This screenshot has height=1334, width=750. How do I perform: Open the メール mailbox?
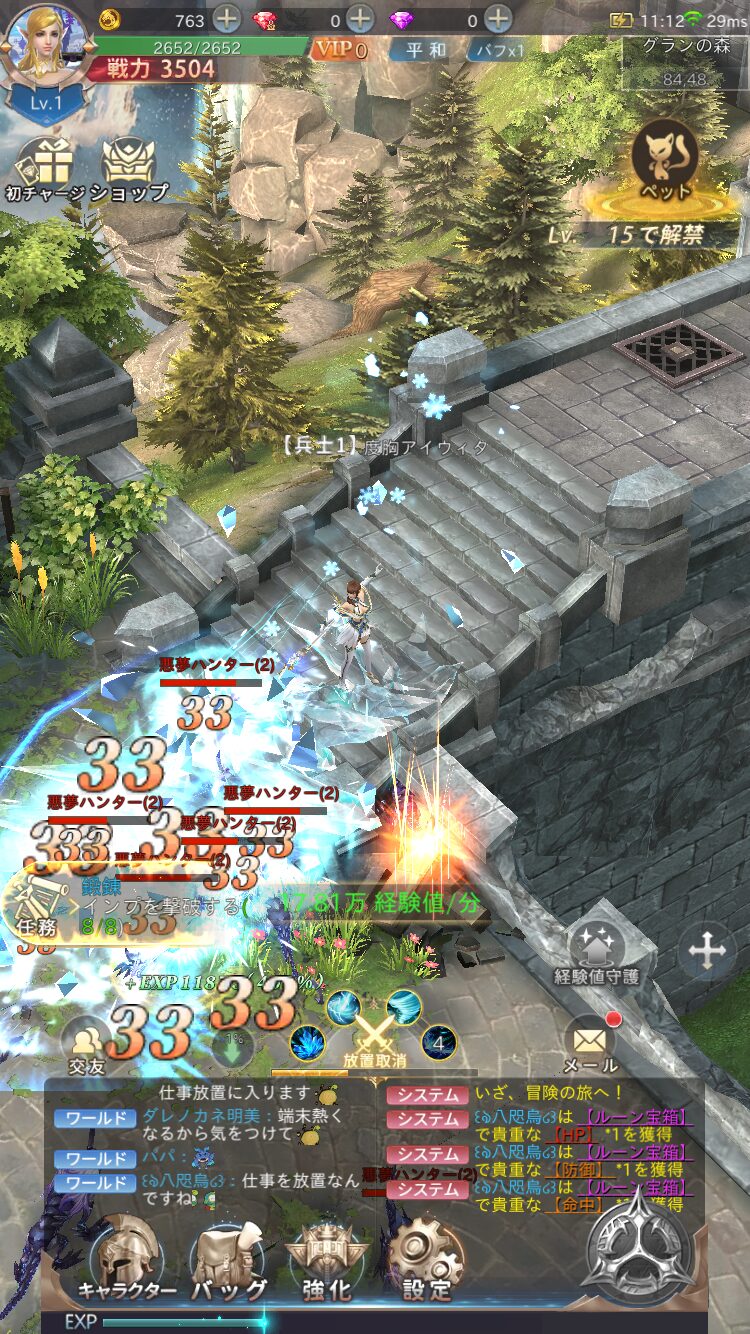(590, 1042)
